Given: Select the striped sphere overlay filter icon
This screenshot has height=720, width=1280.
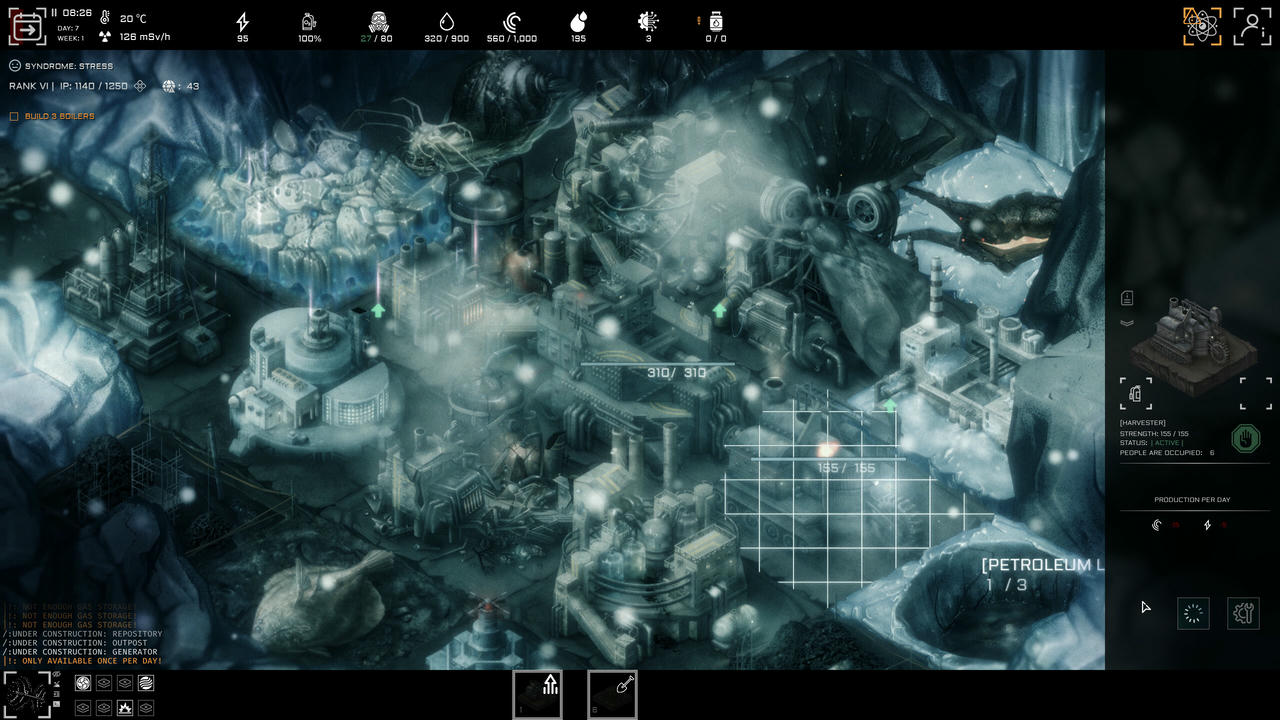Looking at the screenshot, I should pyautogui.click(x=146, y=683).
